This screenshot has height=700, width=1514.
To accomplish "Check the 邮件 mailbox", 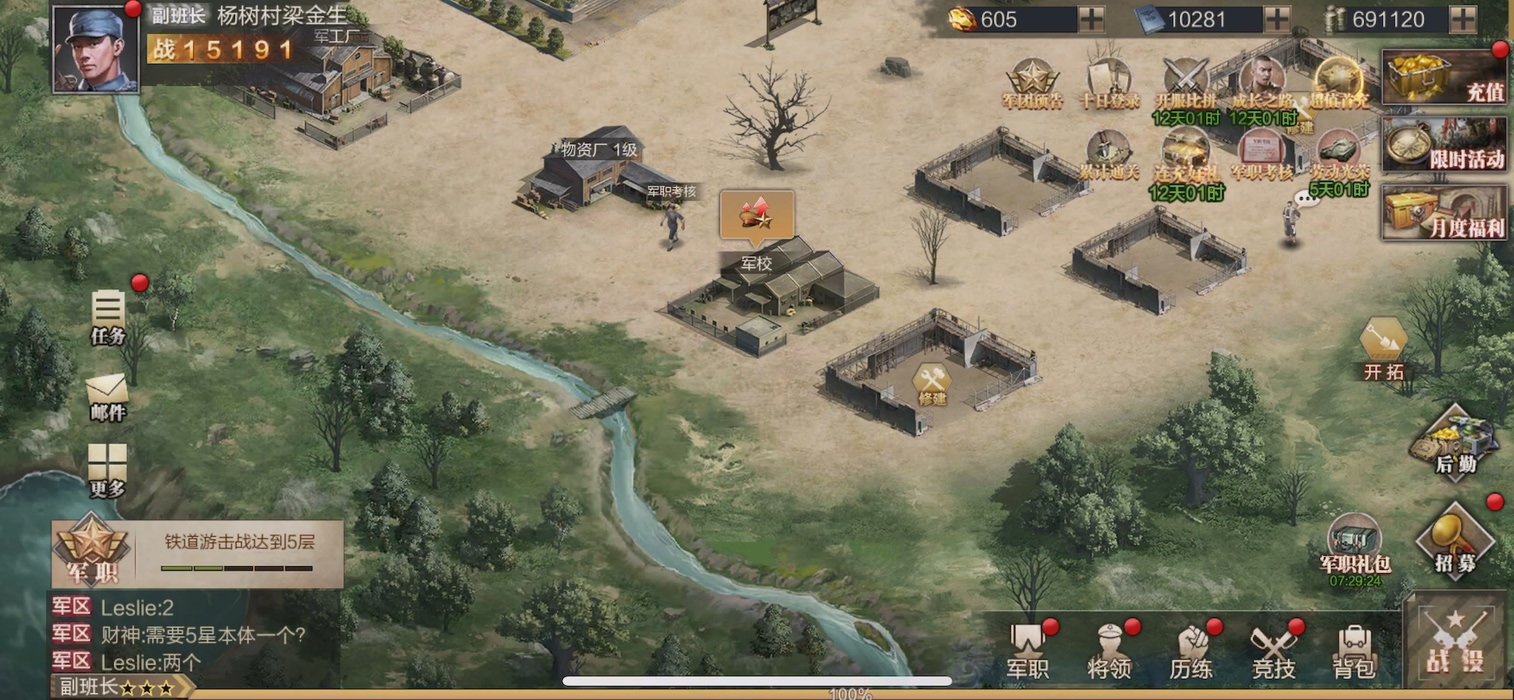I will (107, 395).
